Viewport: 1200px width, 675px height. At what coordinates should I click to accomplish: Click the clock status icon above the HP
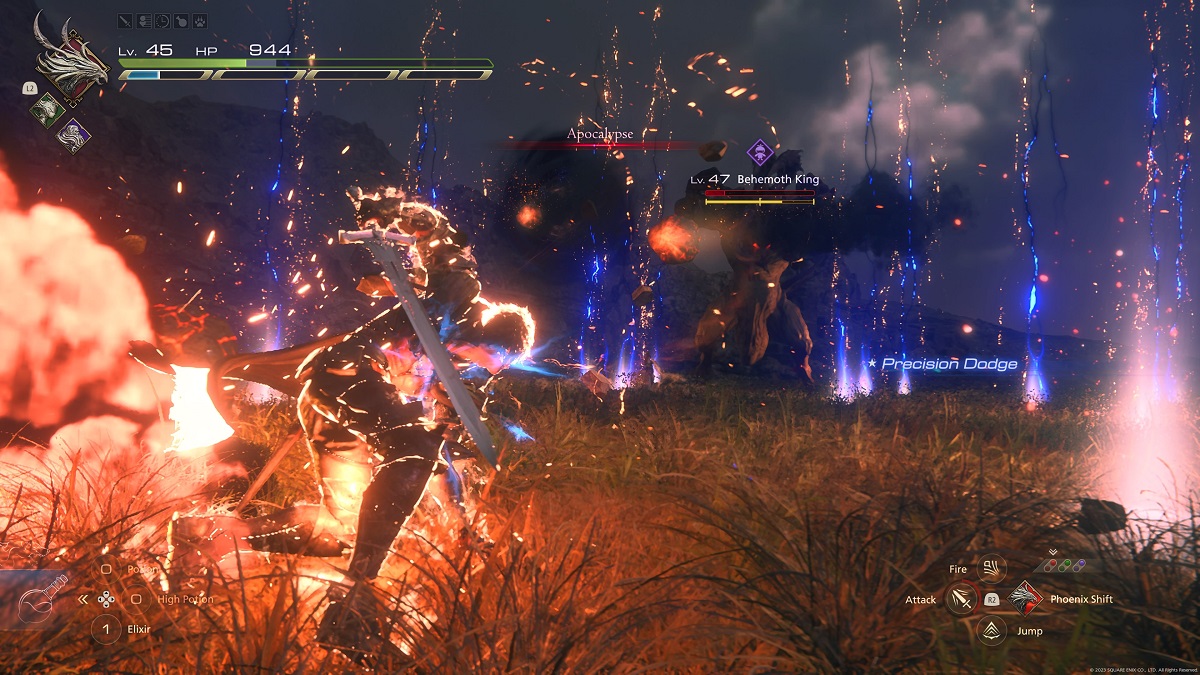pos(163,20)
